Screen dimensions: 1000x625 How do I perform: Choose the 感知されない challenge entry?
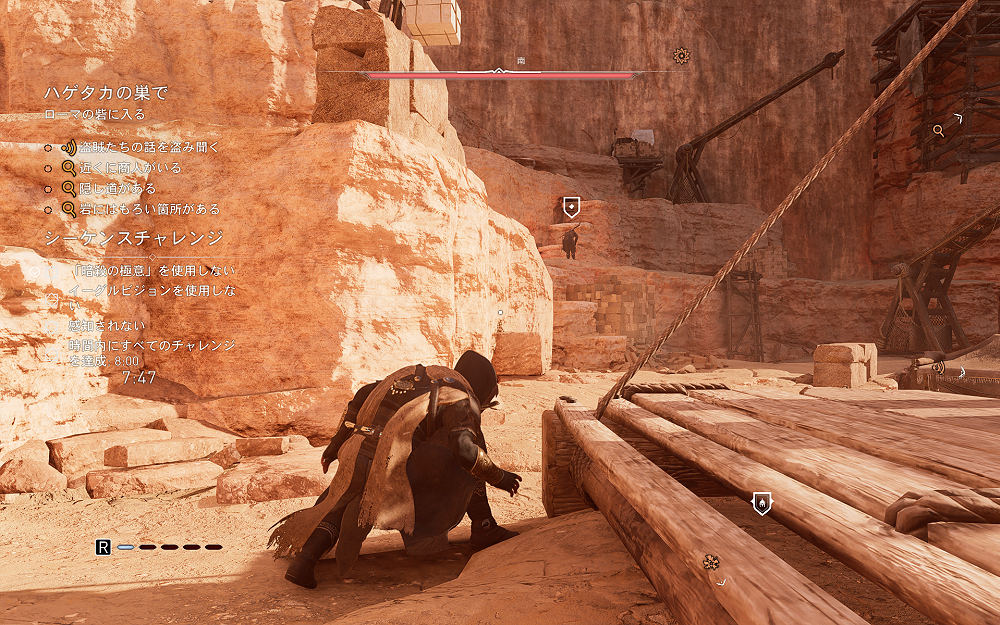[x=108, y=326]
